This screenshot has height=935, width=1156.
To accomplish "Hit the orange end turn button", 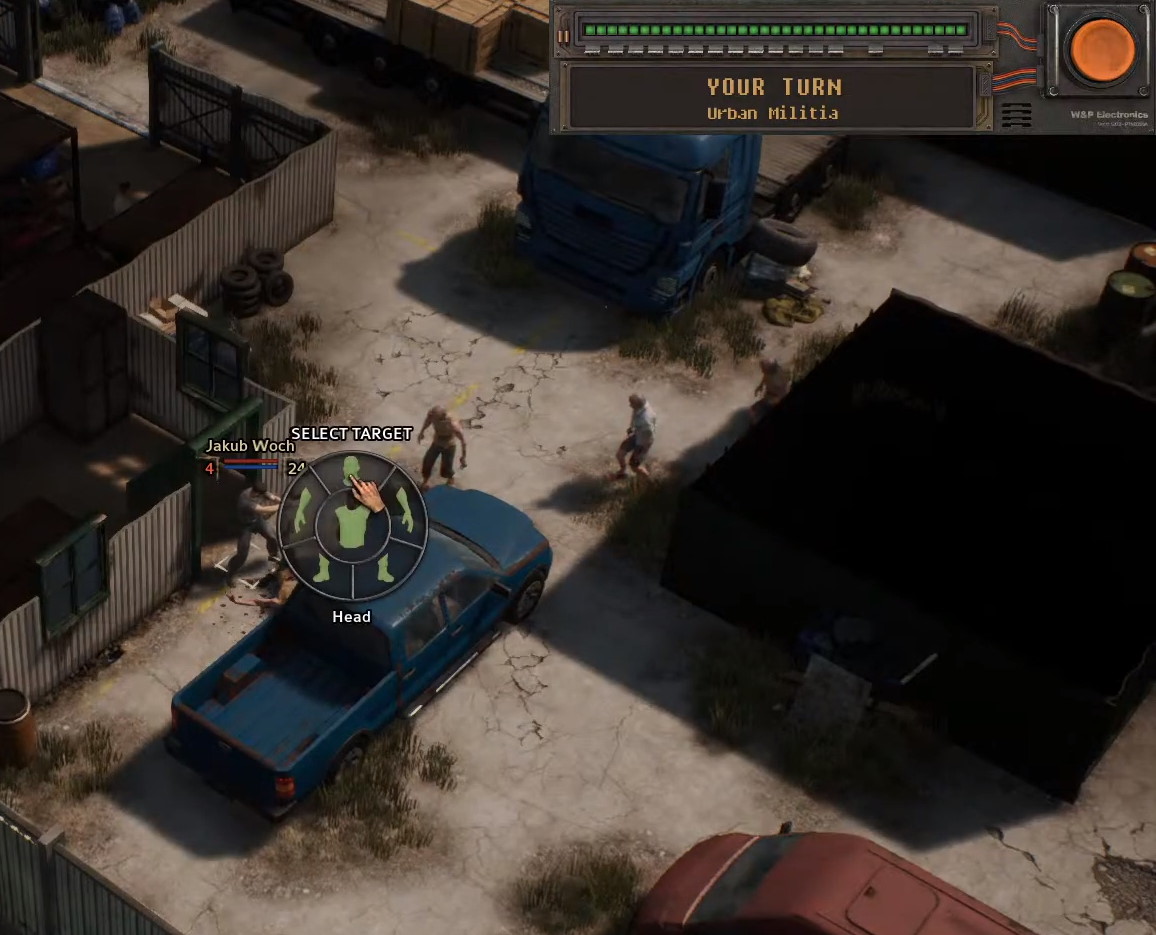I will 1102,49.
